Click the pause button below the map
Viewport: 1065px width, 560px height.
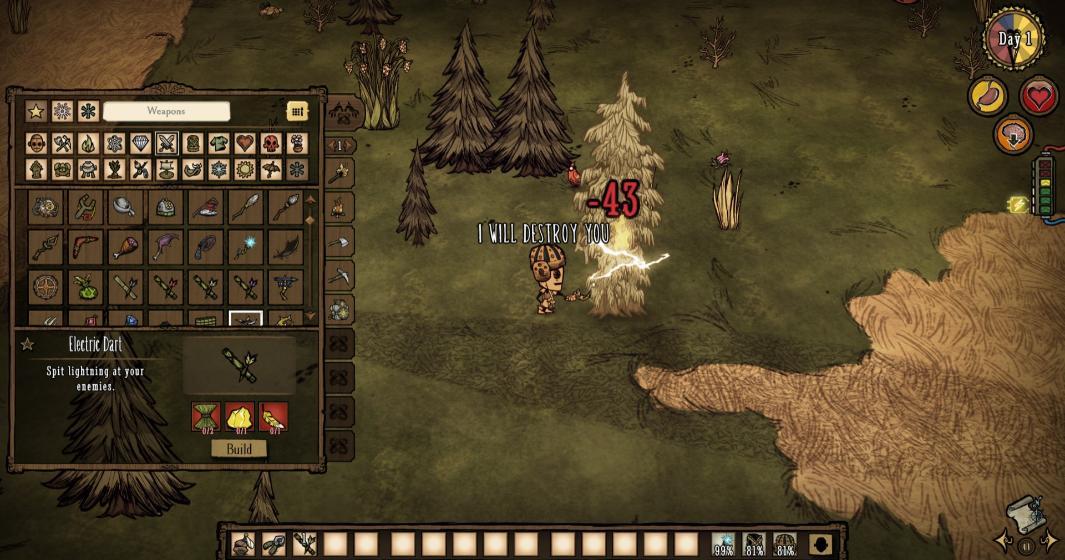1026,547
